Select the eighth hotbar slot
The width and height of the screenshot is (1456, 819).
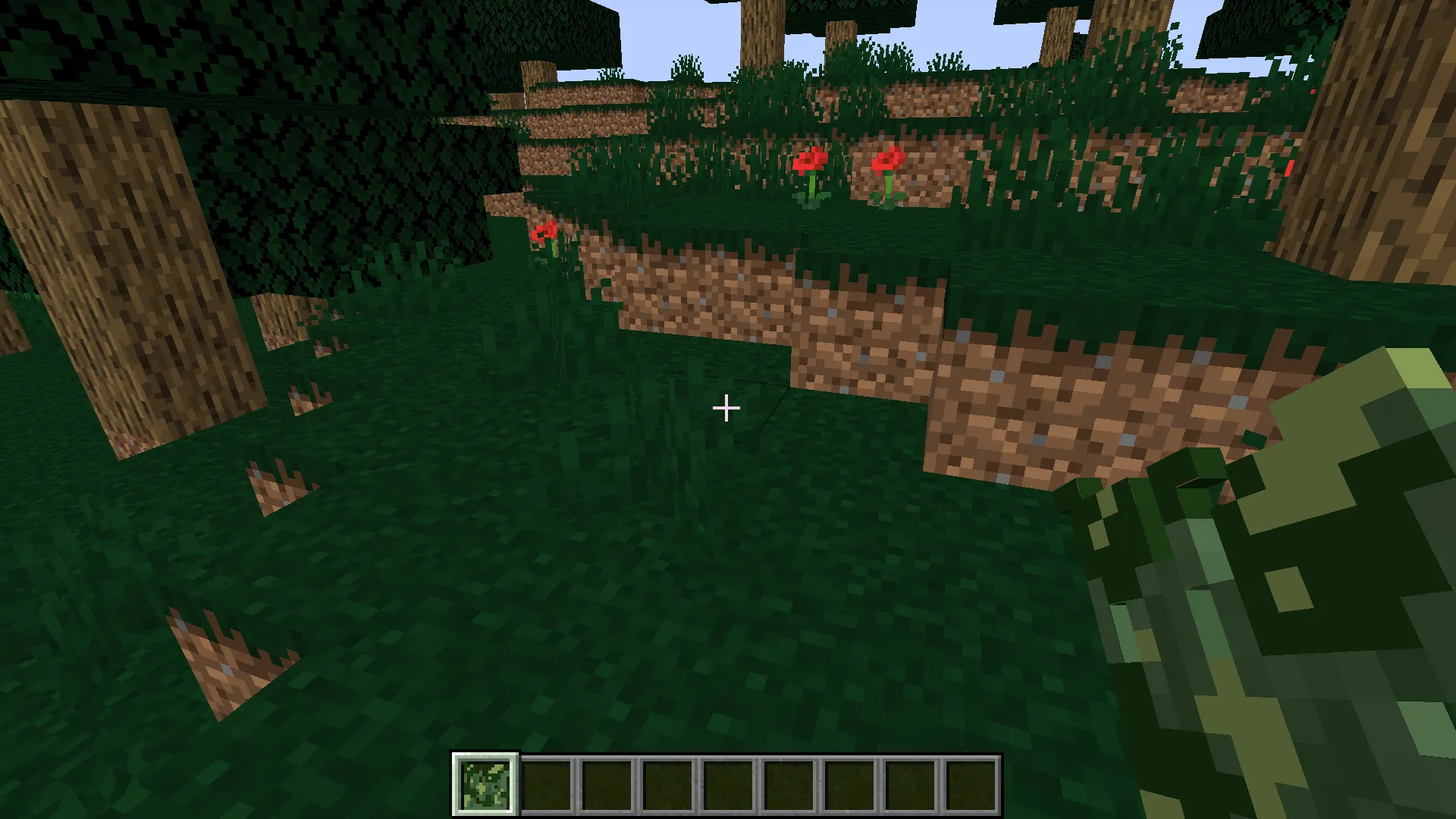[912, 784]
